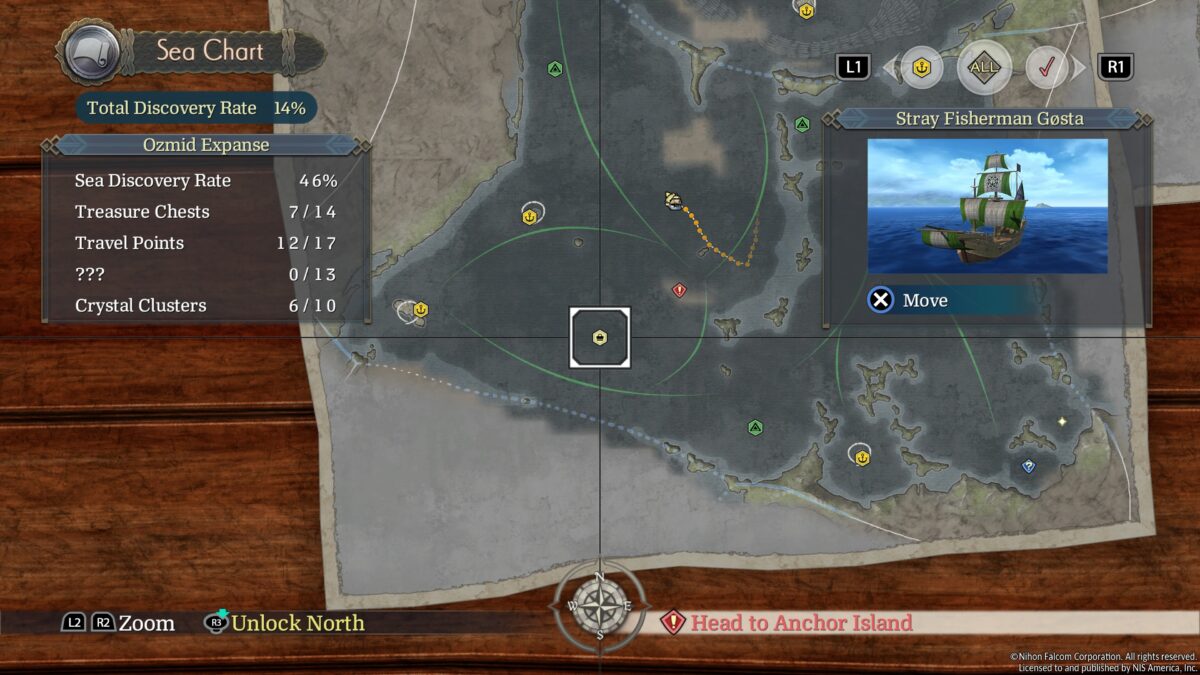The height and width of the screenshot is (675, 1200).
Task: Click the sparkle marker near the islands
Action: click(1062, 422)
